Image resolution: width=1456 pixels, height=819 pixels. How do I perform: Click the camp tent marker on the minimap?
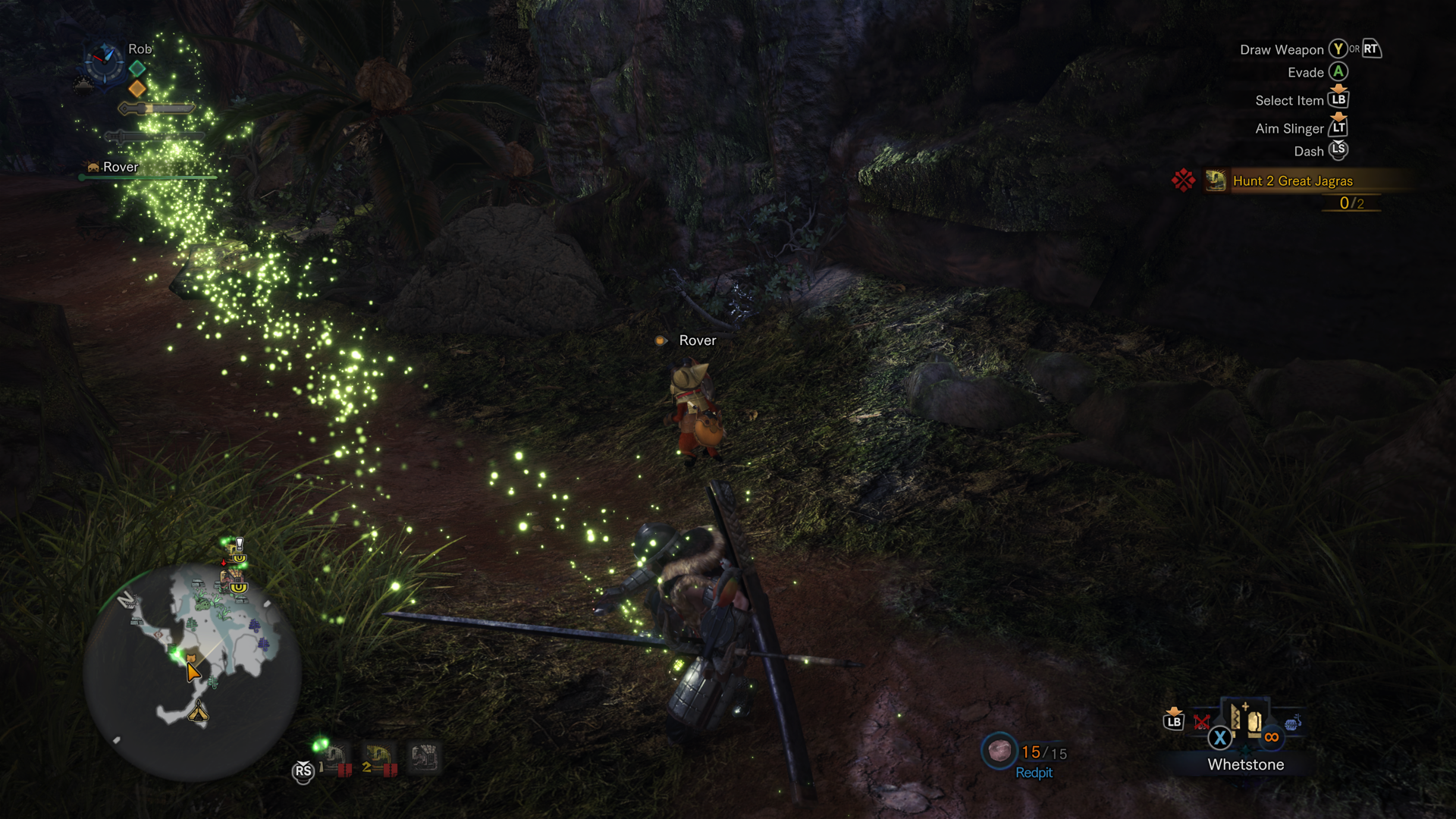tap(198, 711)
